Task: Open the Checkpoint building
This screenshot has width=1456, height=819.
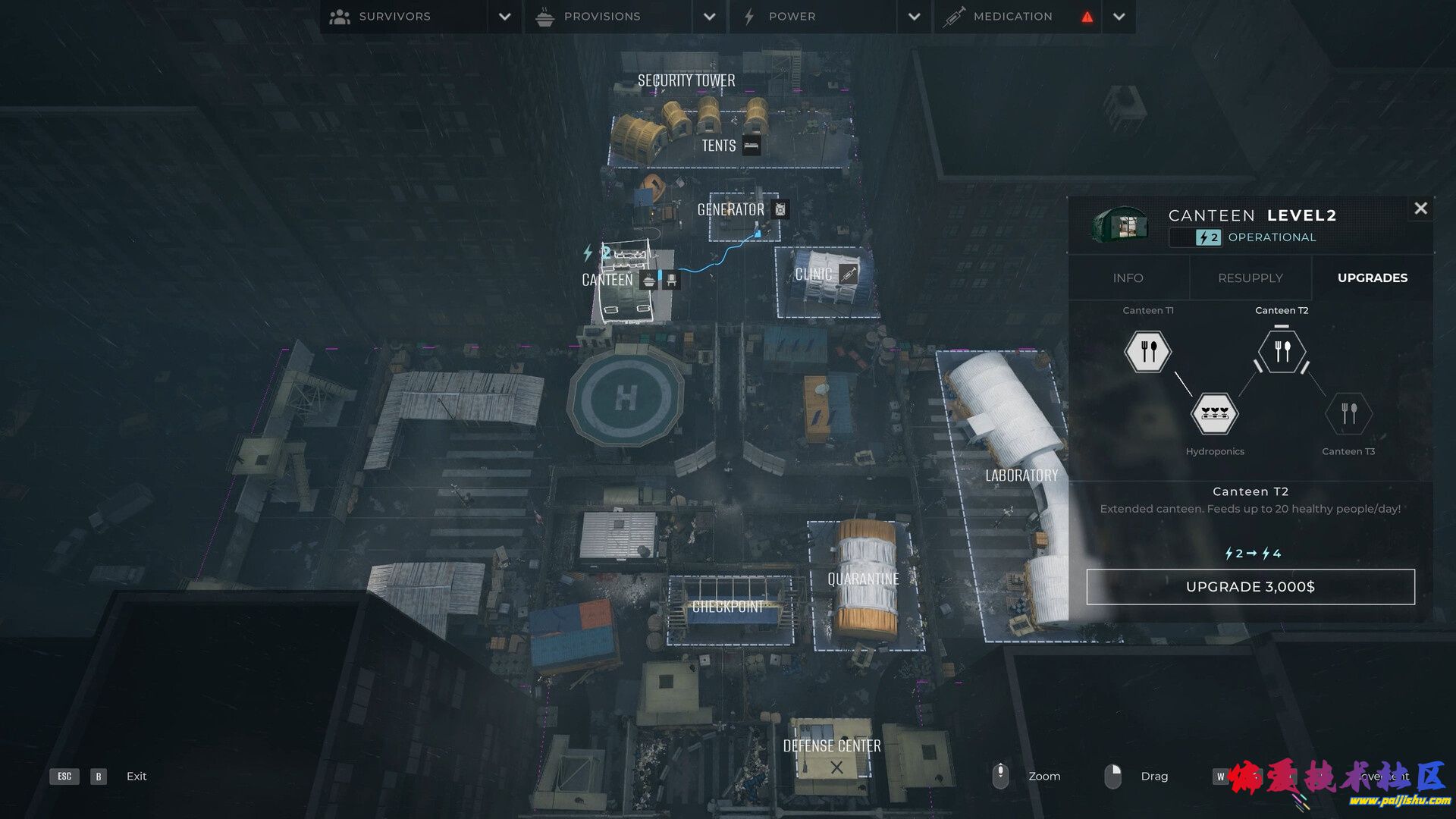Action: click(x=728, y=607)
